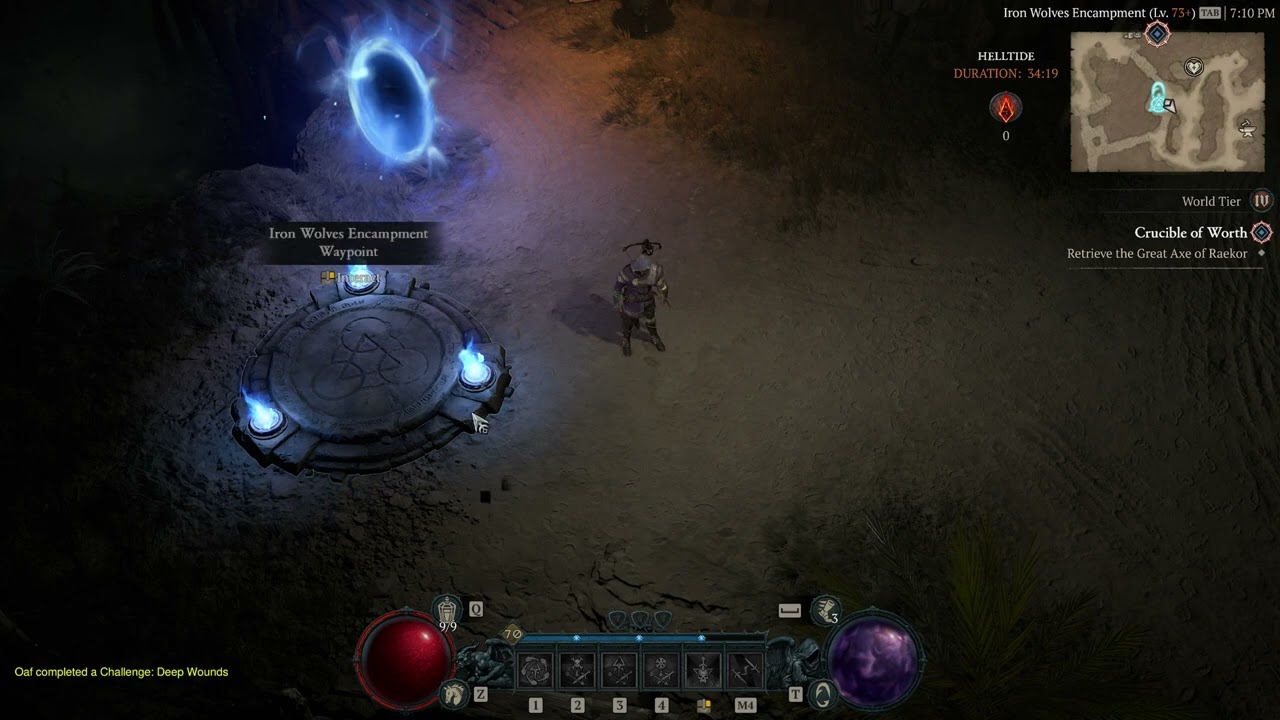This screenshot has width=1280, height=720.
Task: Open the World Tier IV badge
Action: (x=1262, y=201)
